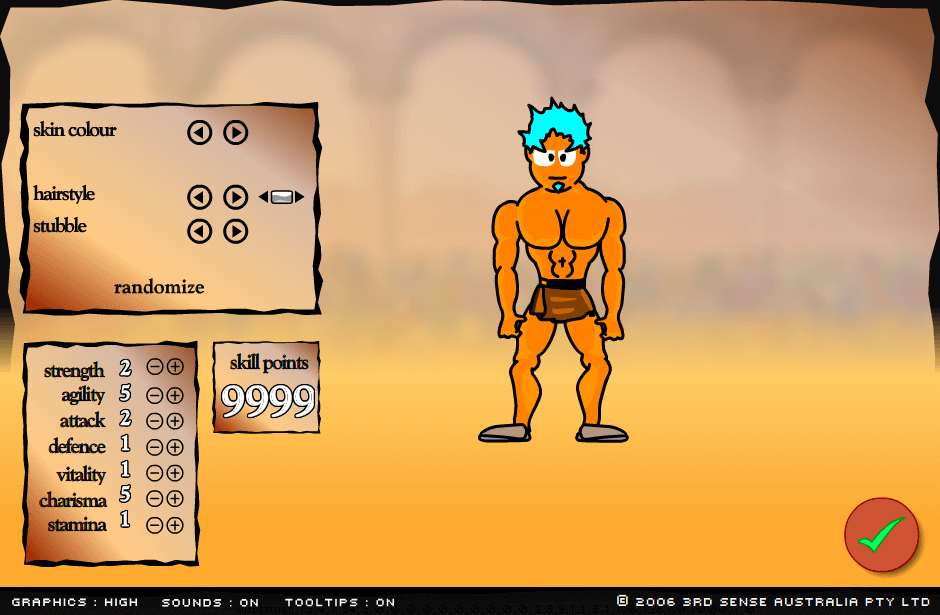Toggle the tooltips setting
Image resolution: width=940 pixels, height=615 pixels.
pos(340,602)
